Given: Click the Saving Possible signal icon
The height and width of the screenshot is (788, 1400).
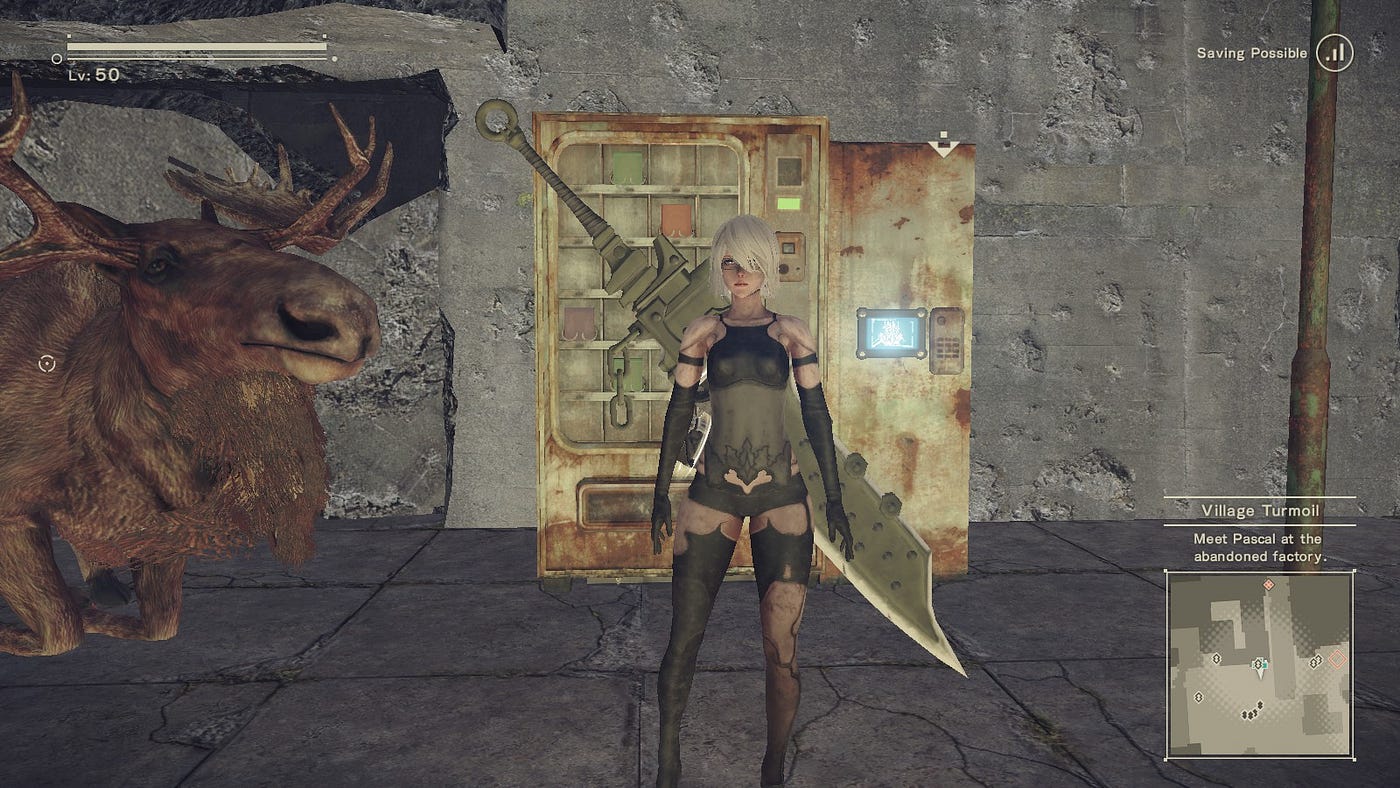Looking at the screenshot, I should click(1334, 53).
